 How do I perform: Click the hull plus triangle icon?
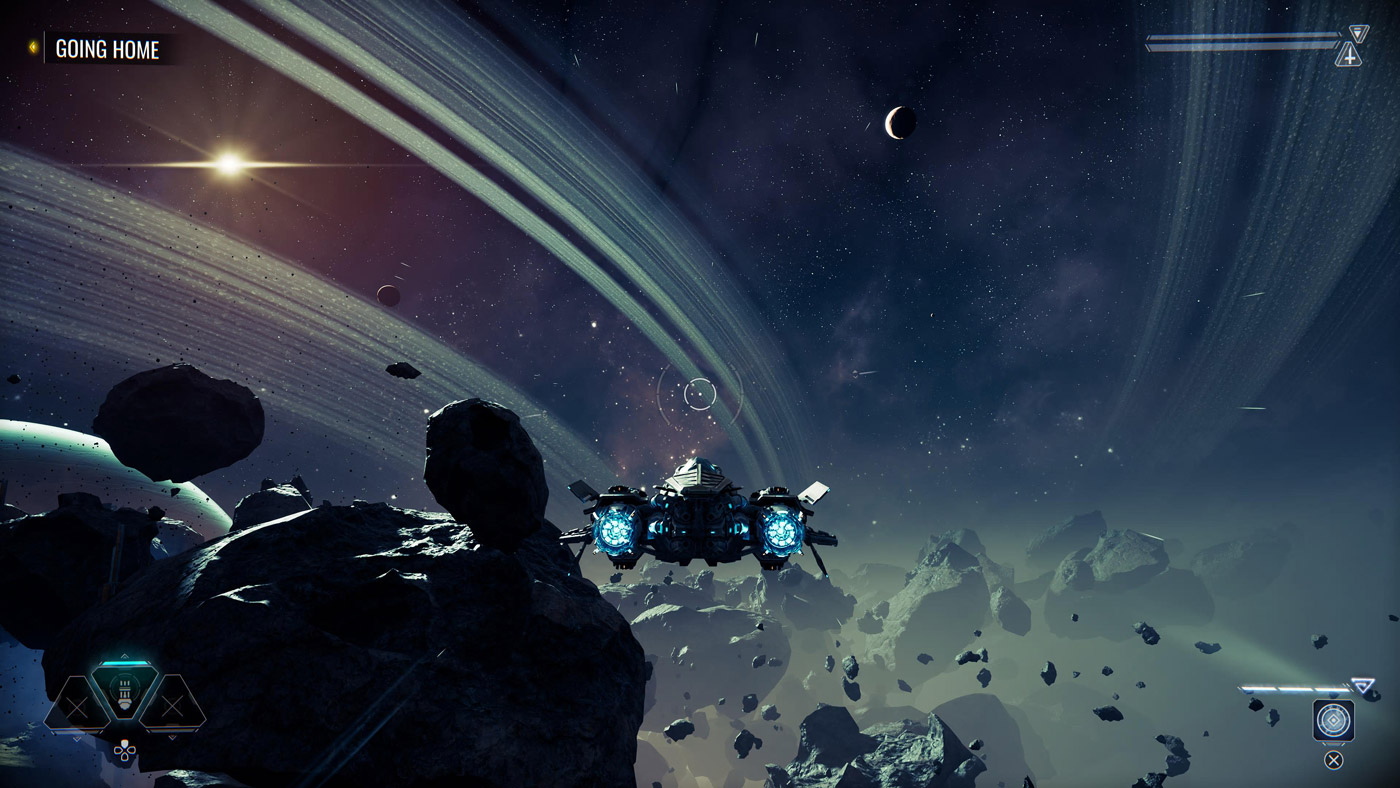click(1349, 56)
